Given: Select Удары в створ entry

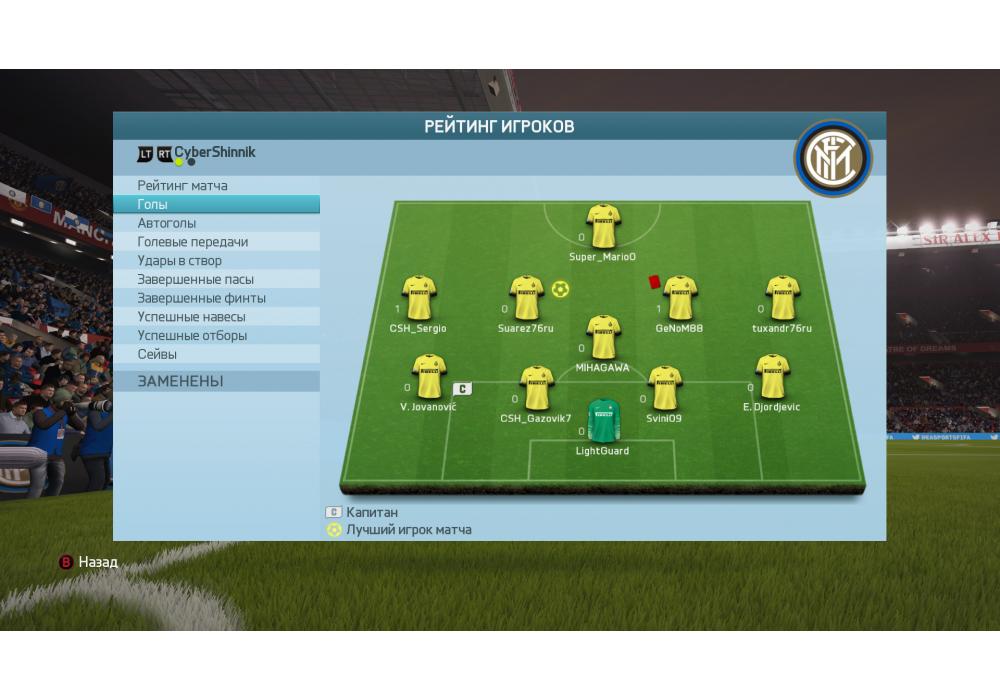Looking at the screenshot, I should (180, 261).
